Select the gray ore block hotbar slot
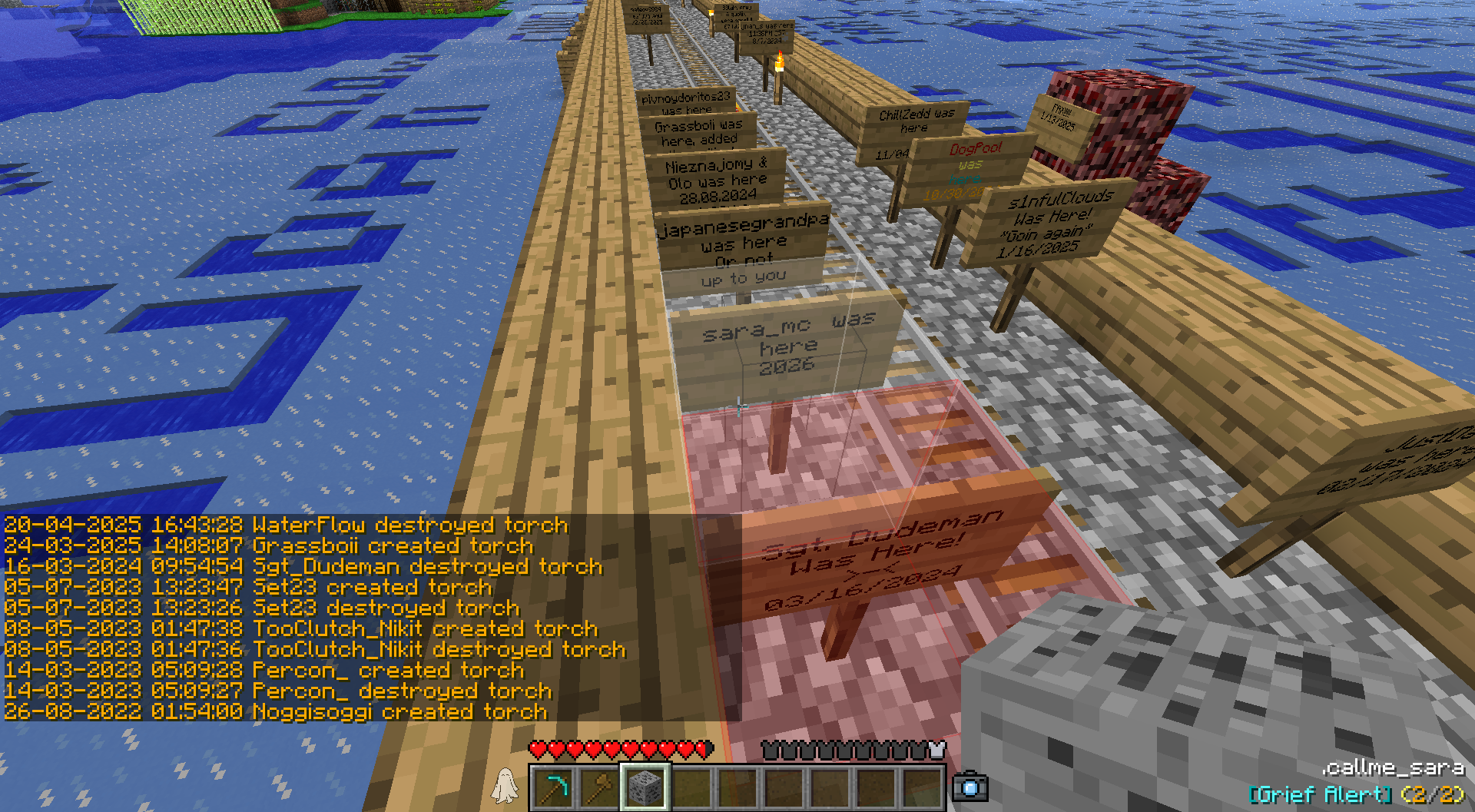Image resolution: width=1475 pixels, height=812 pixels. [x=645, y=787]
